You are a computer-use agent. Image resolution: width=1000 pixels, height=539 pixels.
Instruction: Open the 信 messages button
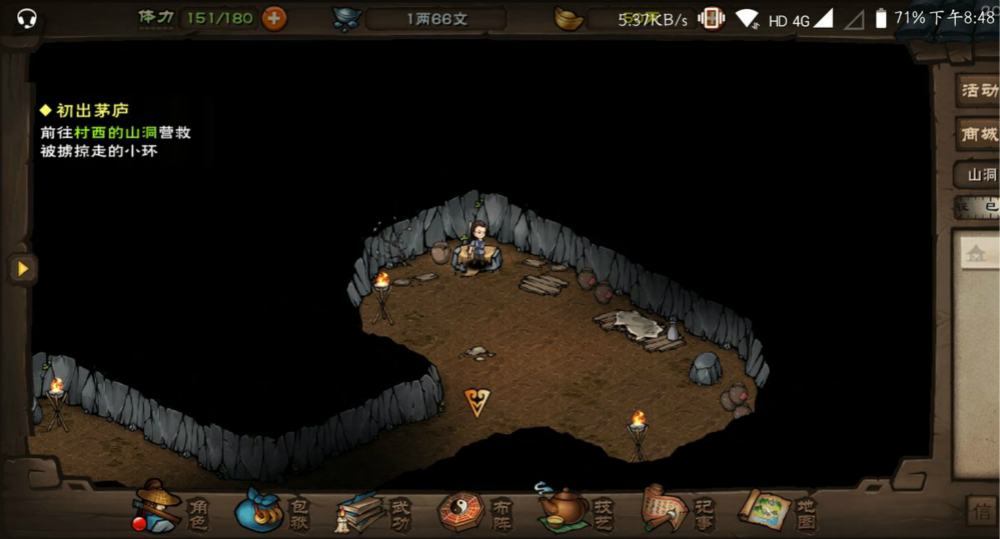point(981,510)
